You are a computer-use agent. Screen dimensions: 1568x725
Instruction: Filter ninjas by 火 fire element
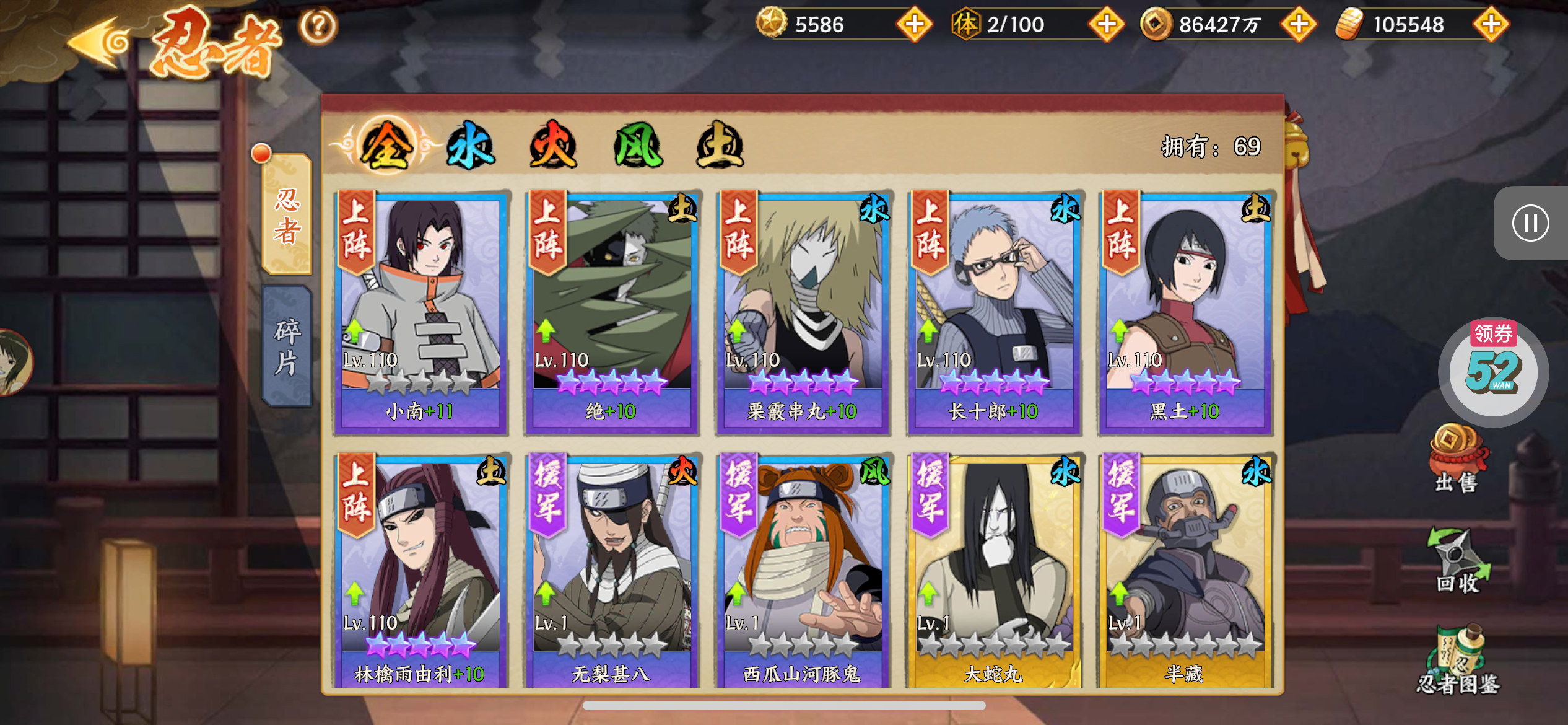pyautogui.click(x=554, y=146)
